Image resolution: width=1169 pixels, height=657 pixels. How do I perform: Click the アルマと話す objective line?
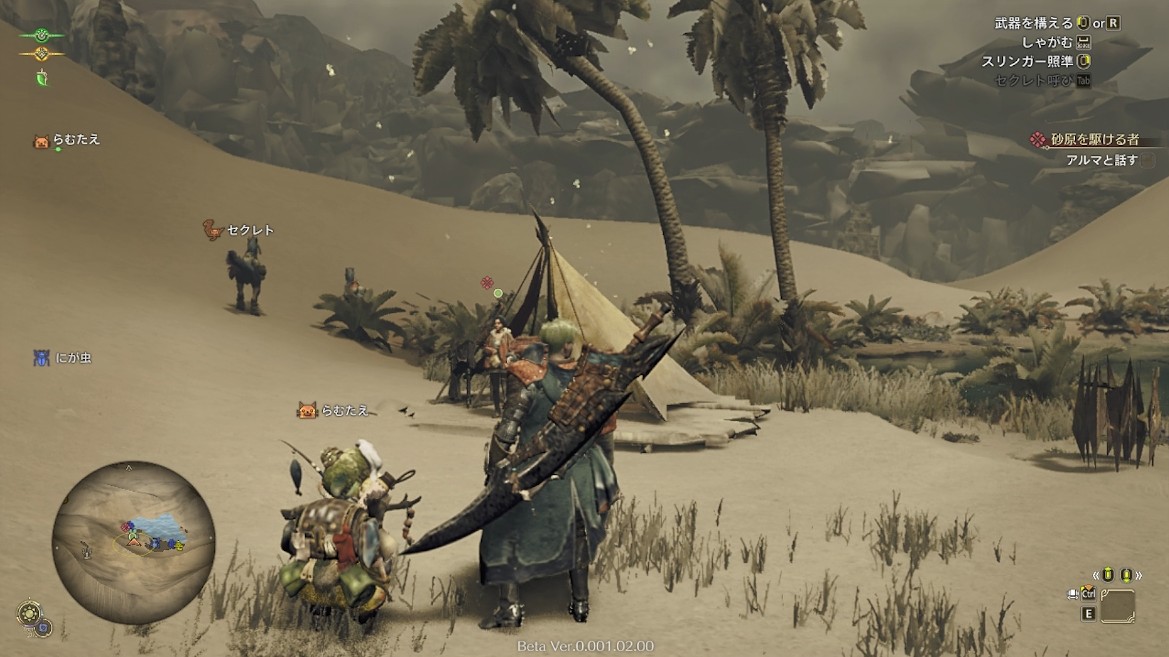[x=1102, y=160]
